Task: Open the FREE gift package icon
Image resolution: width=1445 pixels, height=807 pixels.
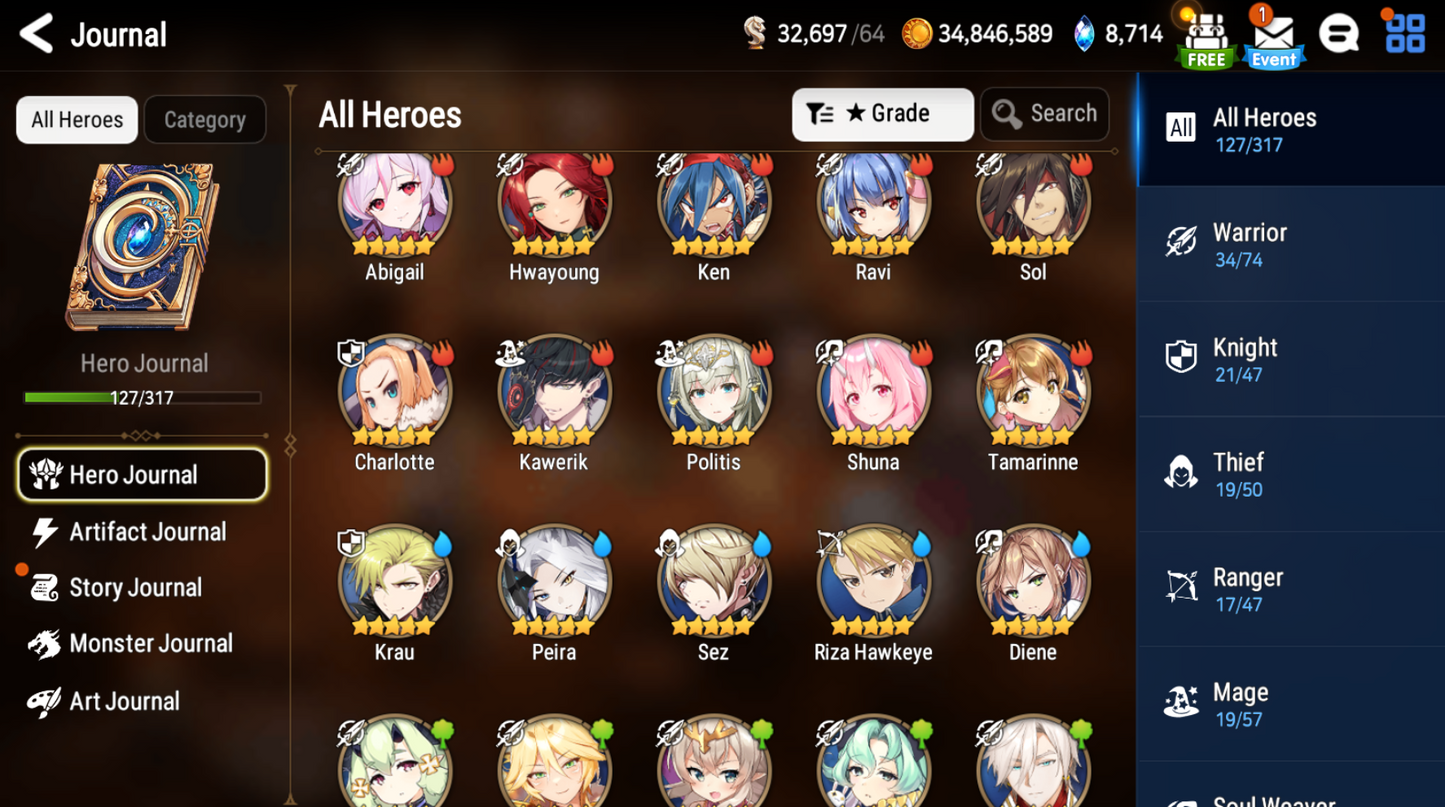Action: [x=1205, y=35]
